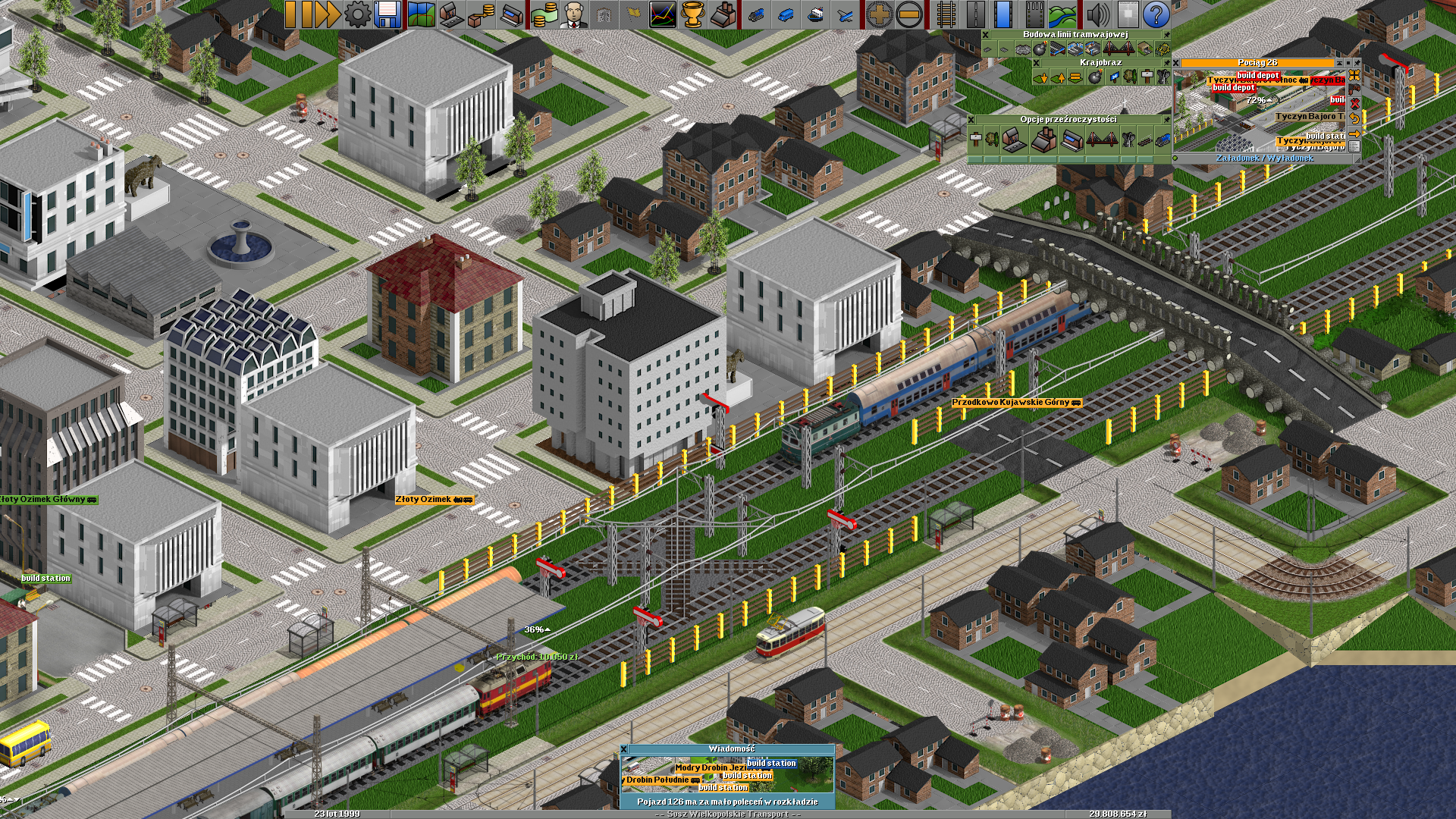Close the Budowa linii tramwajowej window
Viewport: 1456px width, 819px height.
tap(985, 35)
